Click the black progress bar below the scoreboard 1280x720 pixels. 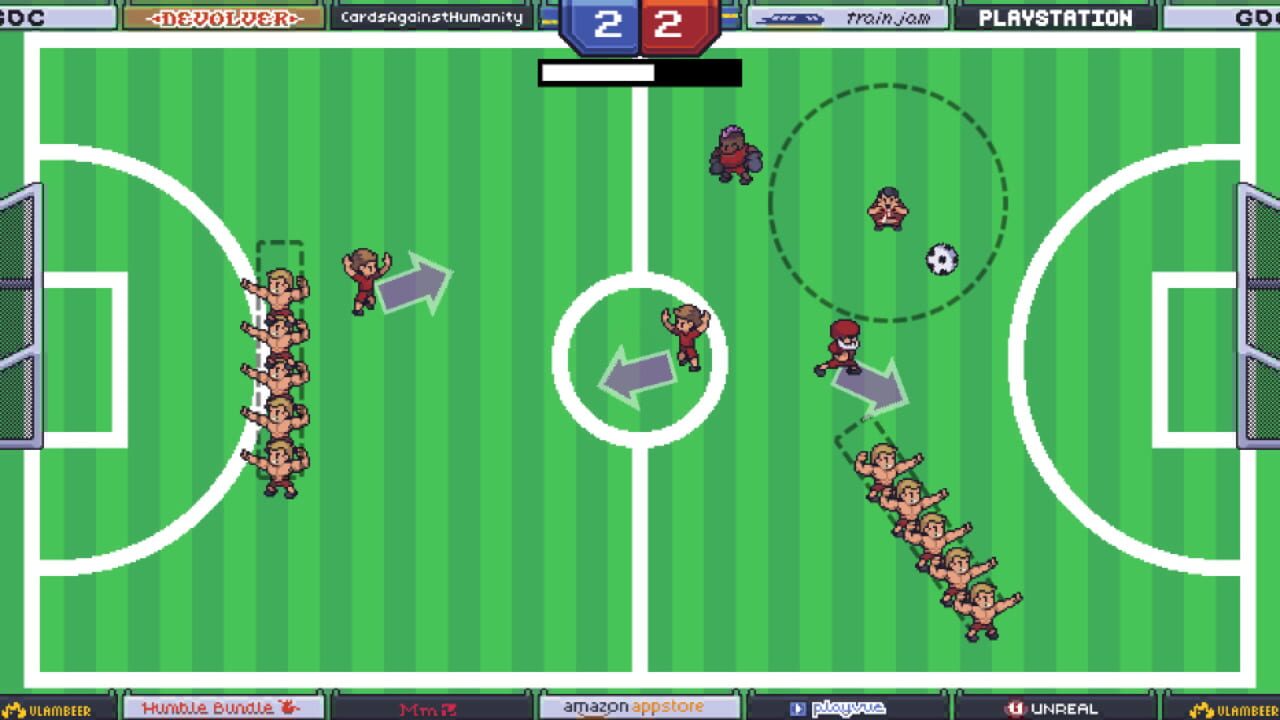[x=640, y=72]
